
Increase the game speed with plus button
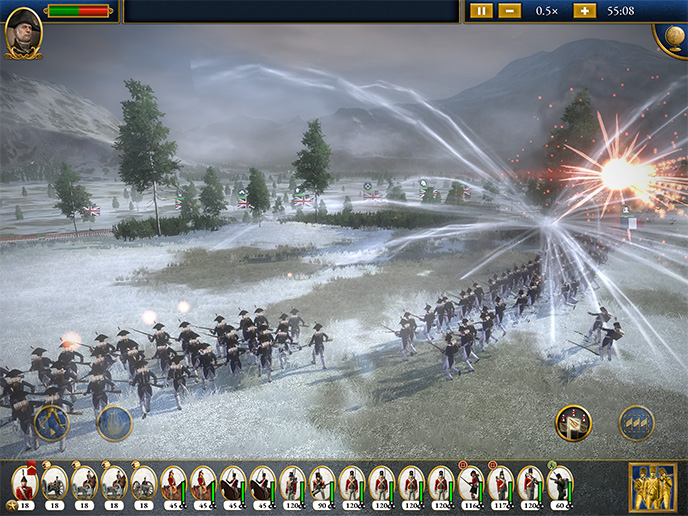coord(584,10)
